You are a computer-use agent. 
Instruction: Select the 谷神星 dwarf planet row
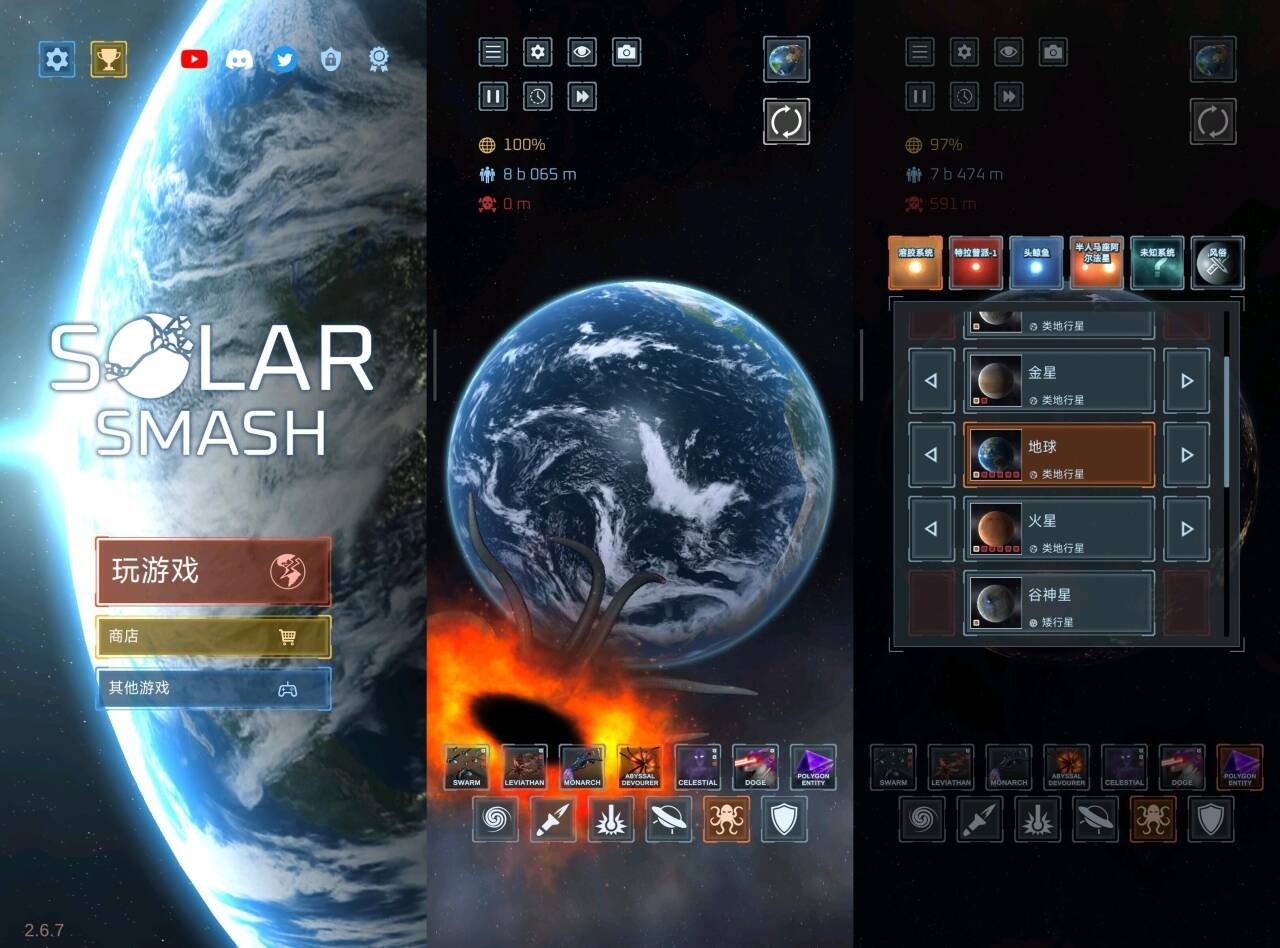[1059, 603]
